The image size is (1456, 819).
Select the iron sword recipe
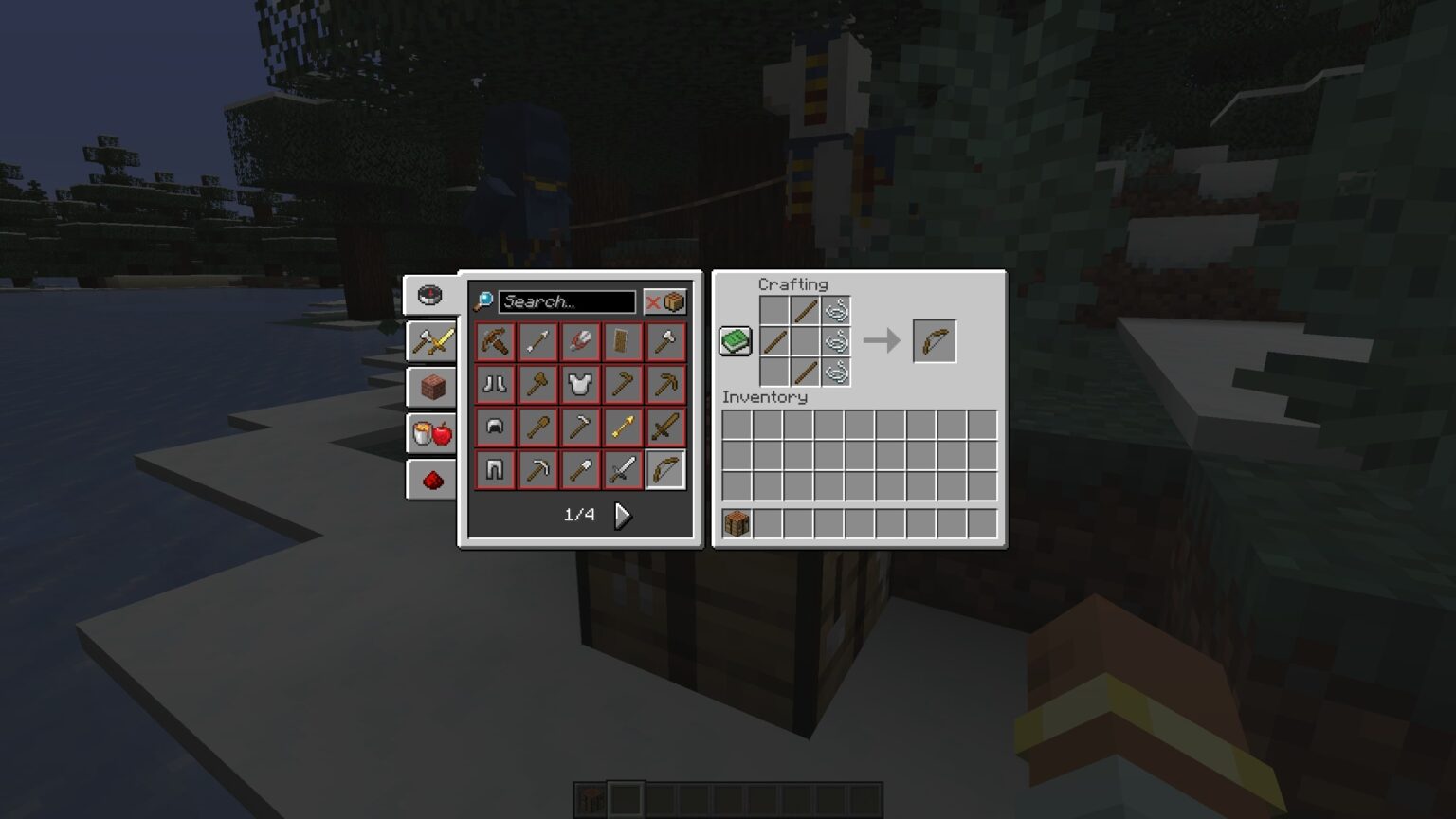623,469
